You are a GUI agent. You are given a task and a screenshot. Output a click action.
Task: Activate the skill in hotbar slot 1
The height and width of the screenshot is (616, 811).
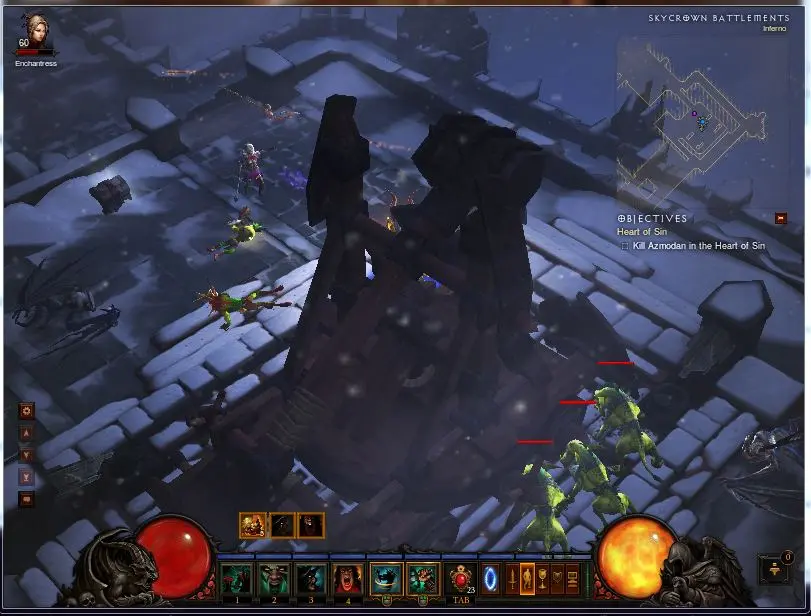click(236, 579)
